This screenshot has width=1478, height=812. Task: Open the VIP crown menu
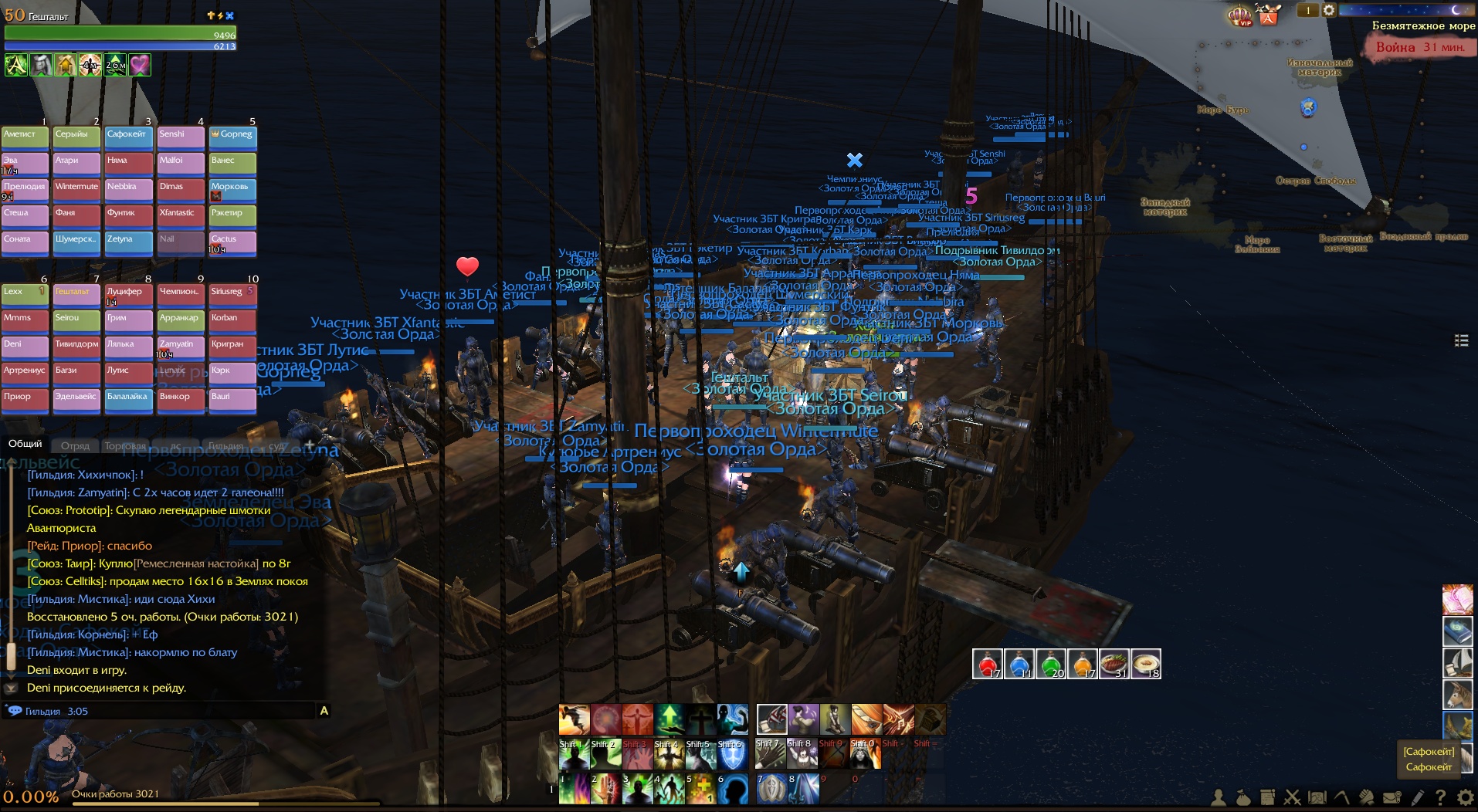(x=1240, y=15)
